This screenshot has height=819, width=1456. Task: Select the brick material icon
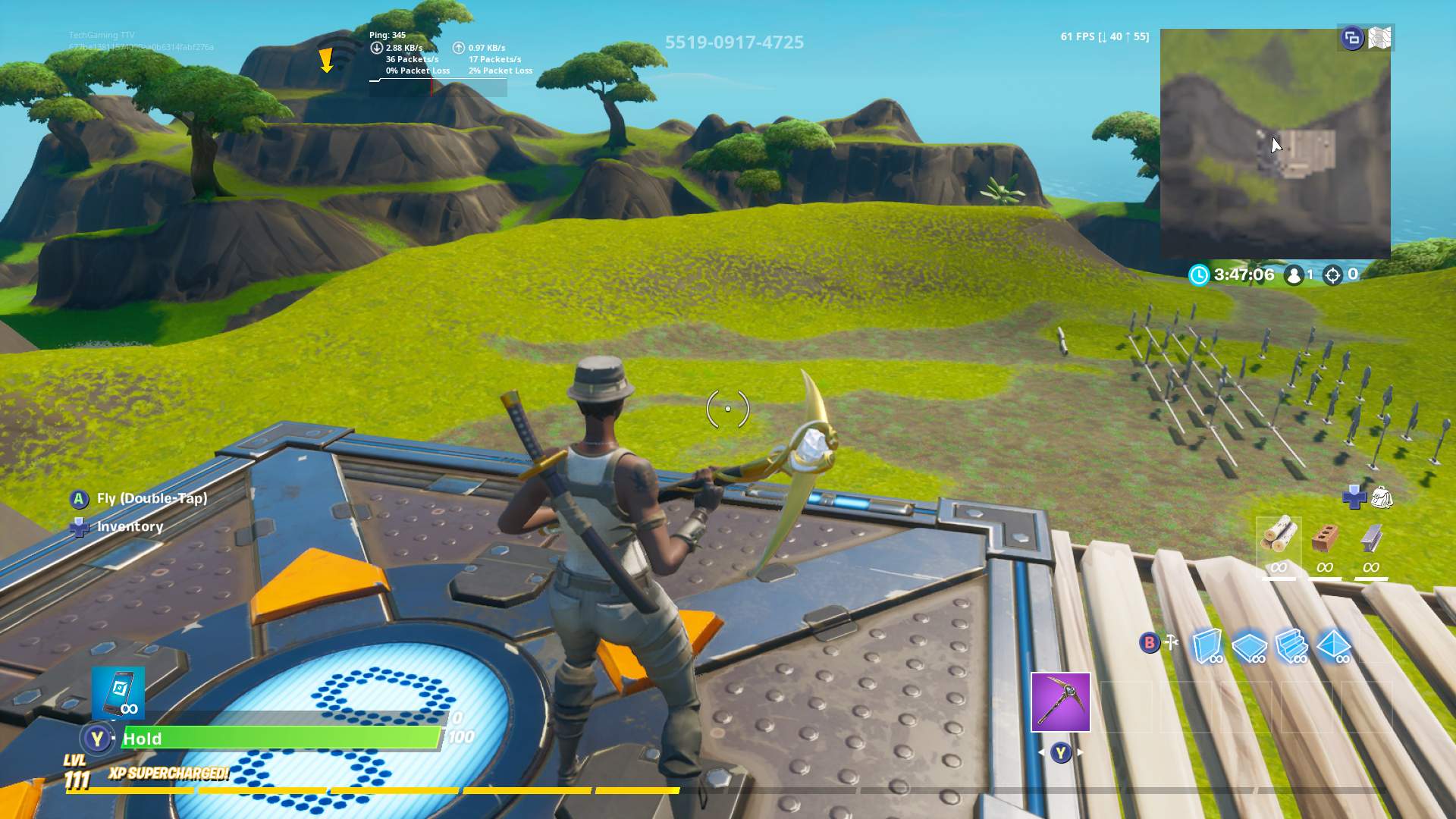point(1324,538)
